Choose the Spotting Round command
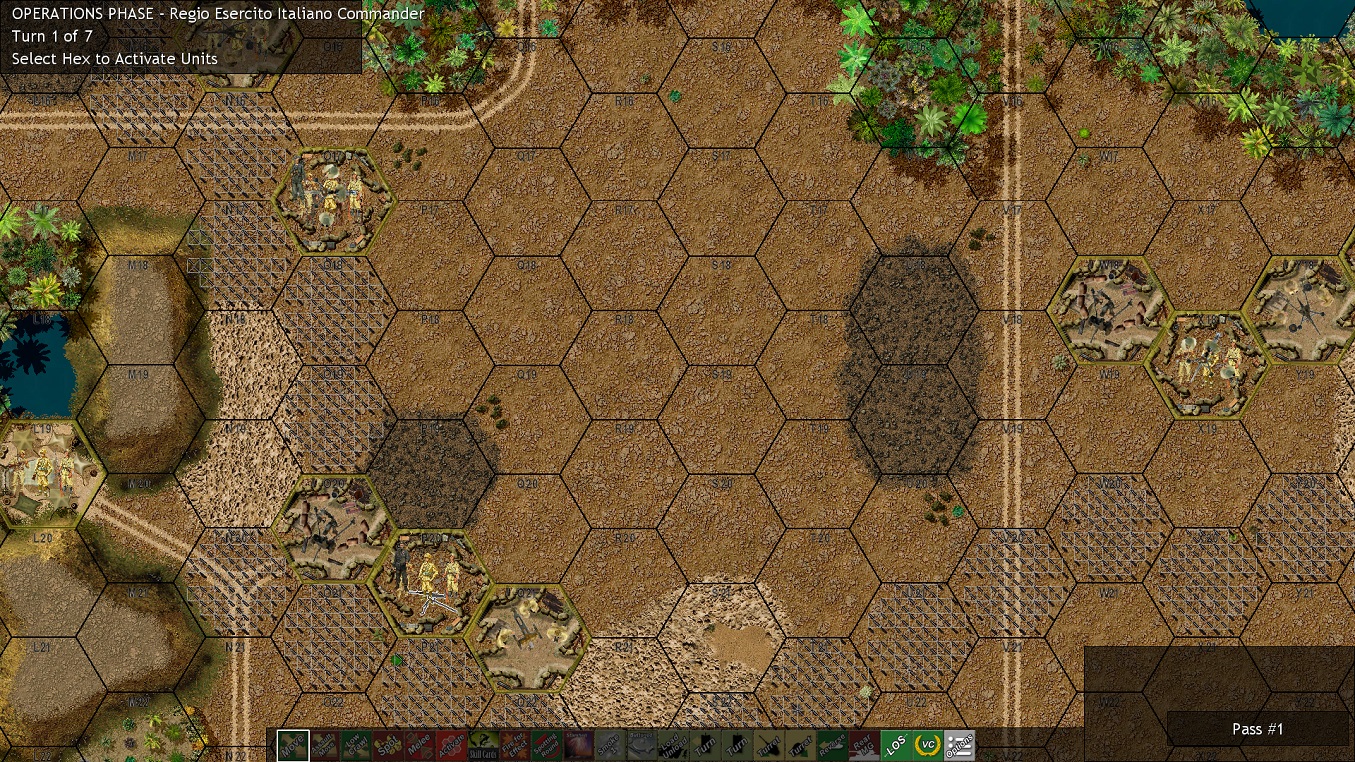This screenshot has width=1355, height=762. [548, 746]
